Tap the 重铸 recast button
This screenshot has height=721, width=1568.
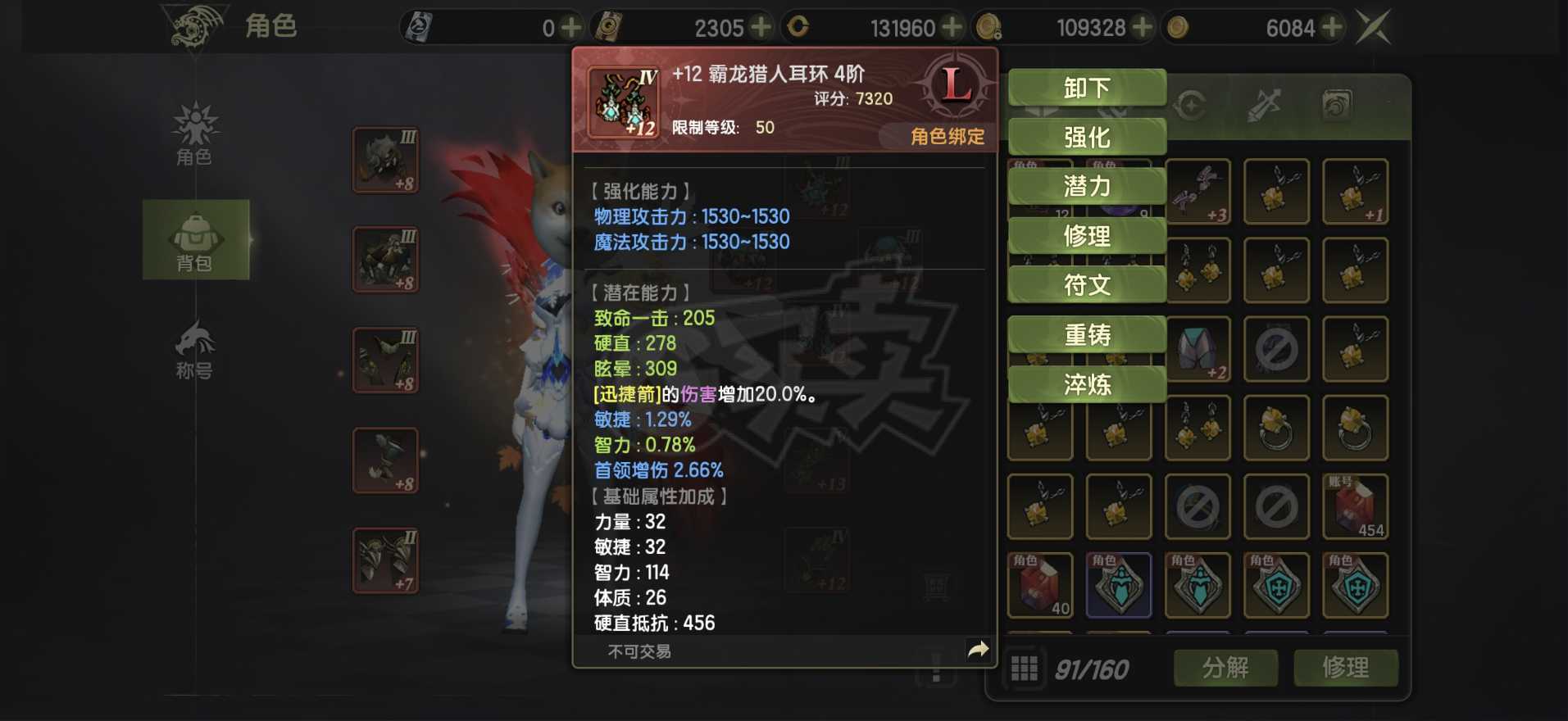1087,333
